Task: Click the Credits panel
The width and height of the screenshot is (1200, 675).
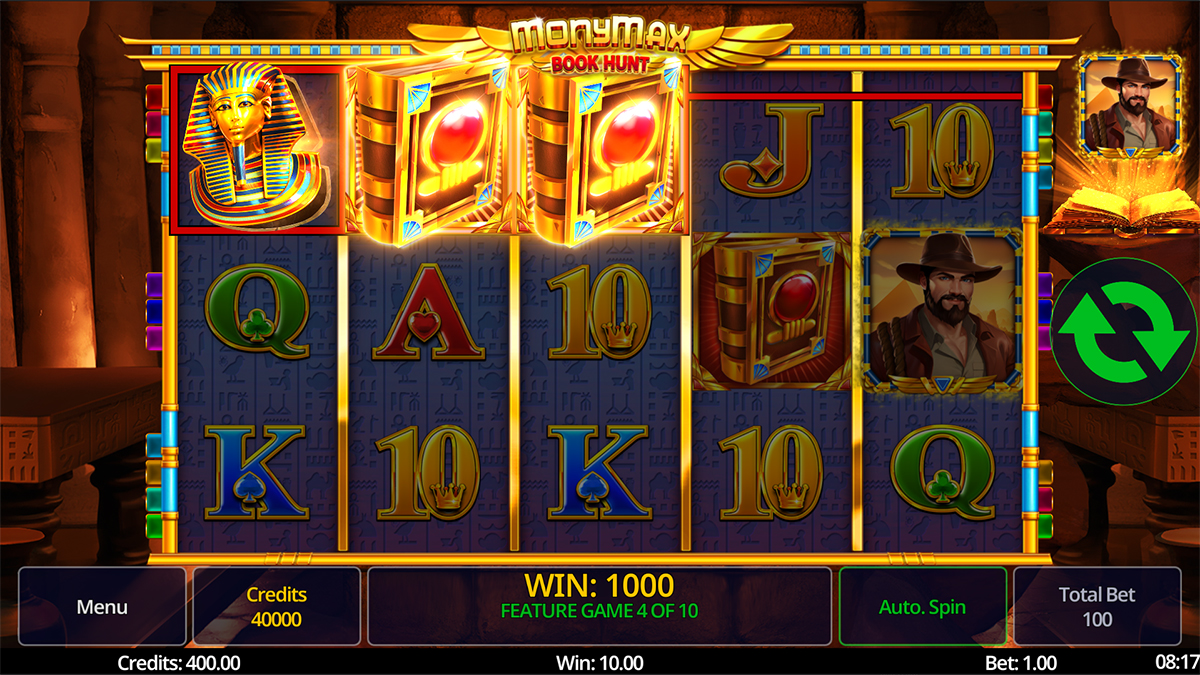Action: click(276, 607)
